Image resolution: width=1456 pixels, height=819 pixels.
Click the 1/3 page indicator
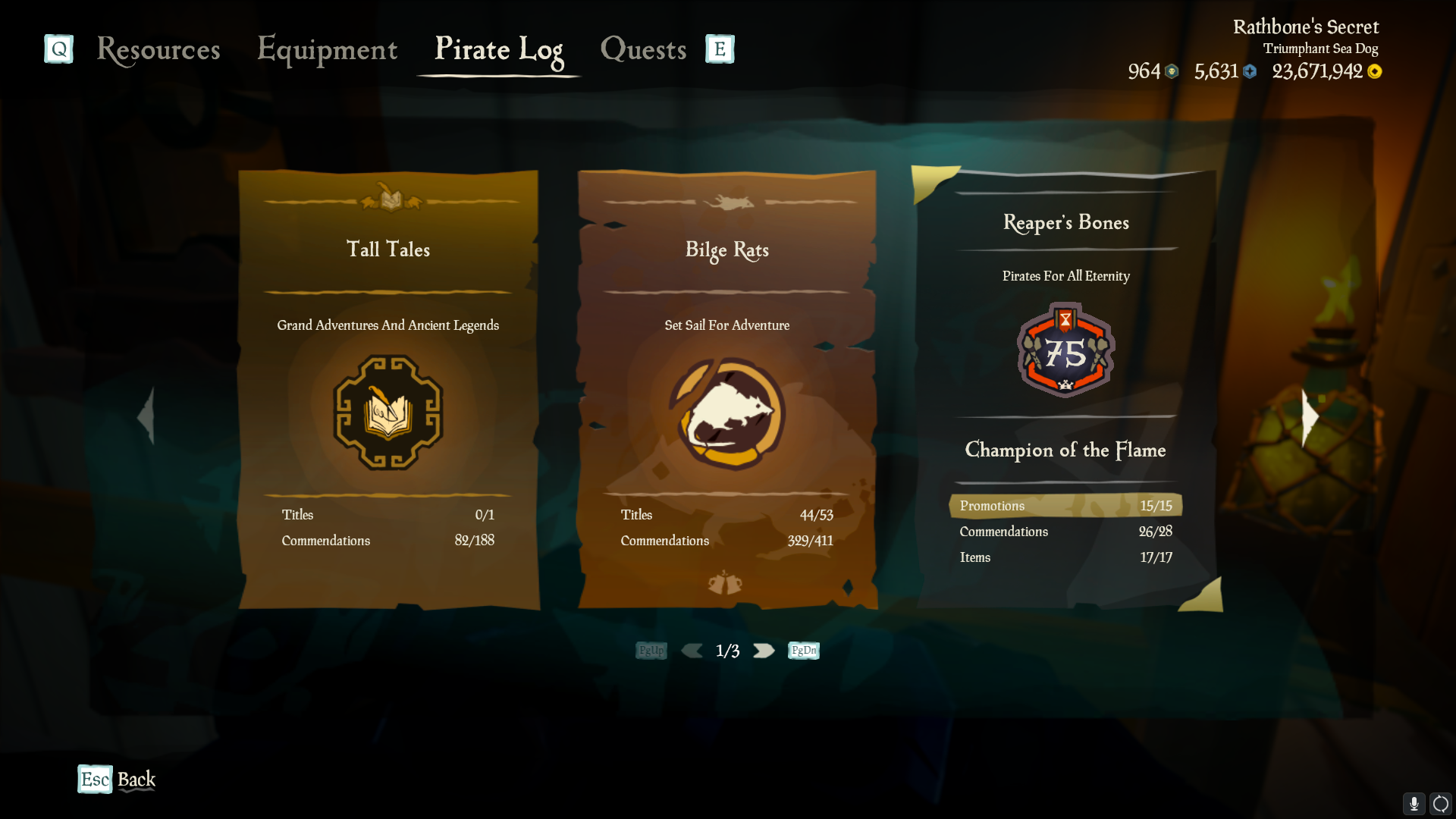(727, 650)
